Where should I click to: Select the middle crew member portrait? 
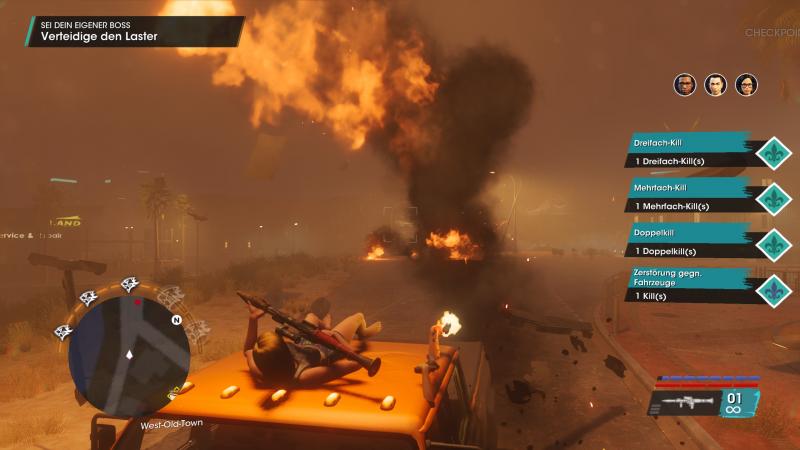click(716, 85)
